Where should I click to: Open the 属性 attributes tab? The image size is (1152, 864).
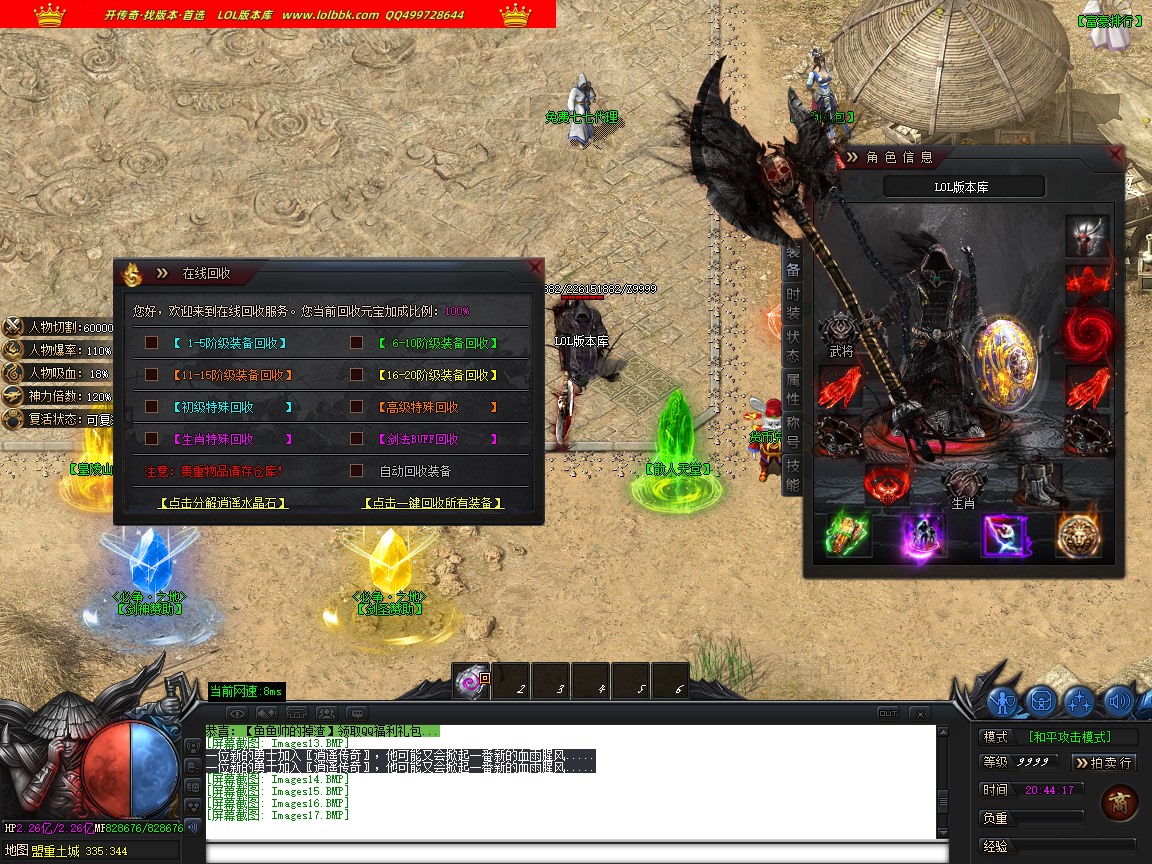(x=792, y=388)
